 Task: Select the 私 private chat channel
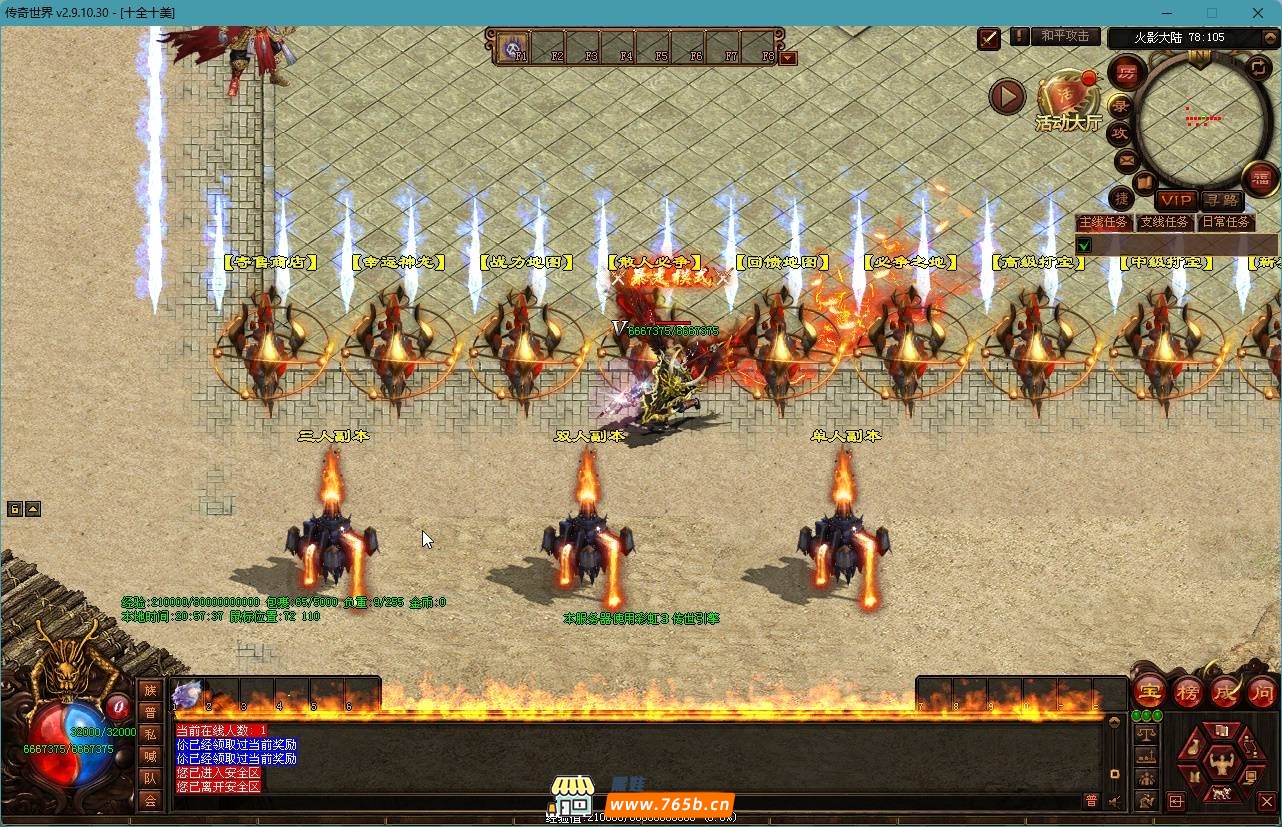coord(150,734)
